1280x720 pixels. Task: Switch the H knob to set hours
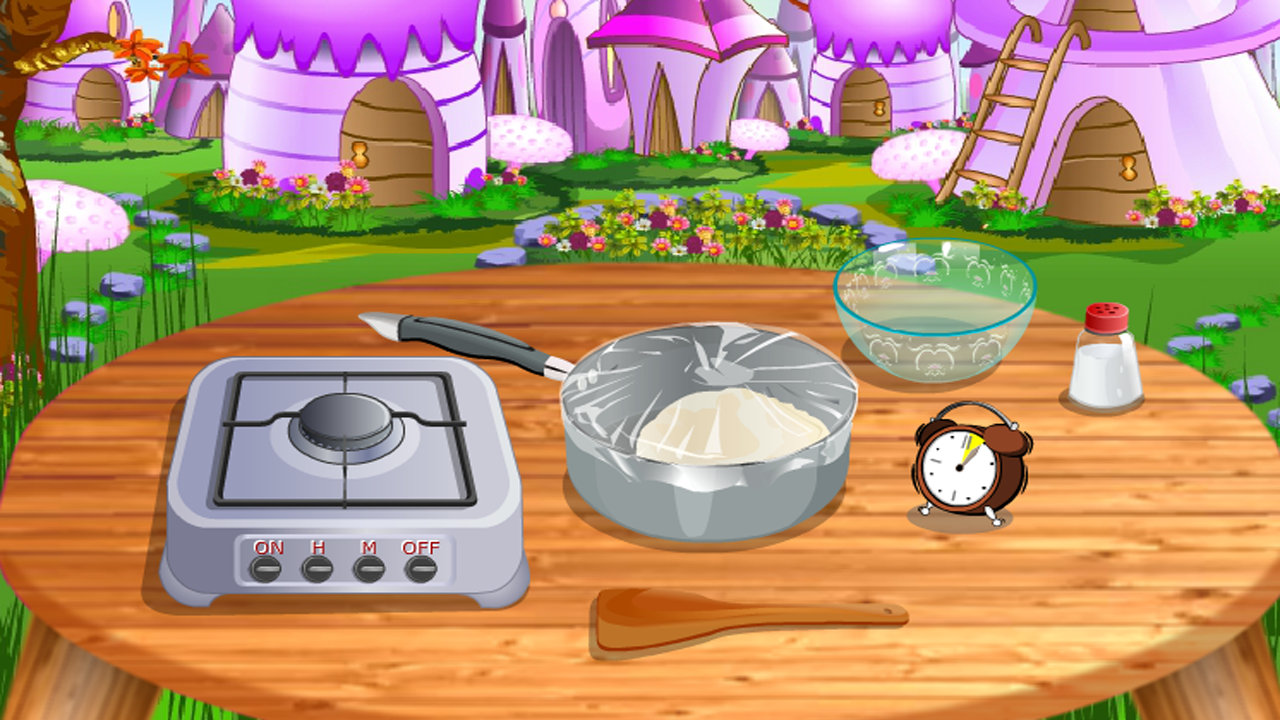coord(317,570)
